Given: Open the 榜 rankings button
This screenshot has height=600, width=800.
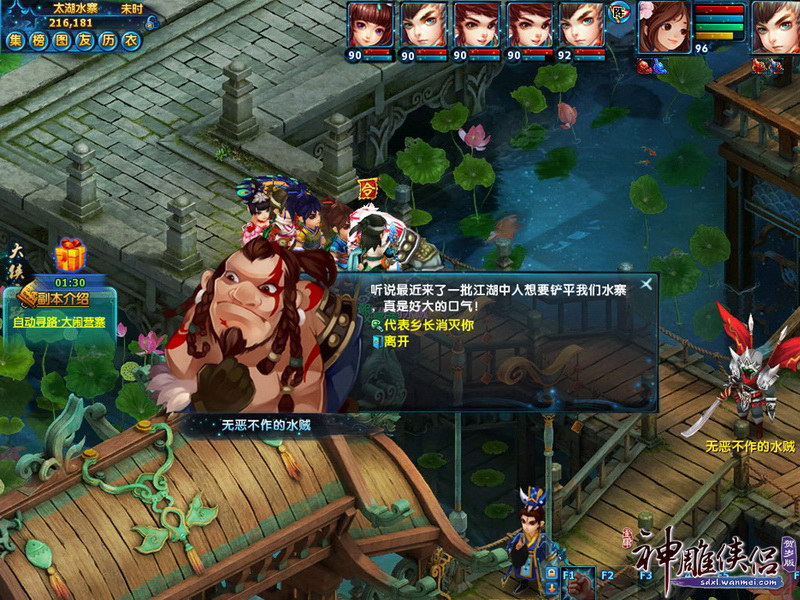Looking at the screenshot, I should tap(39, 40).
